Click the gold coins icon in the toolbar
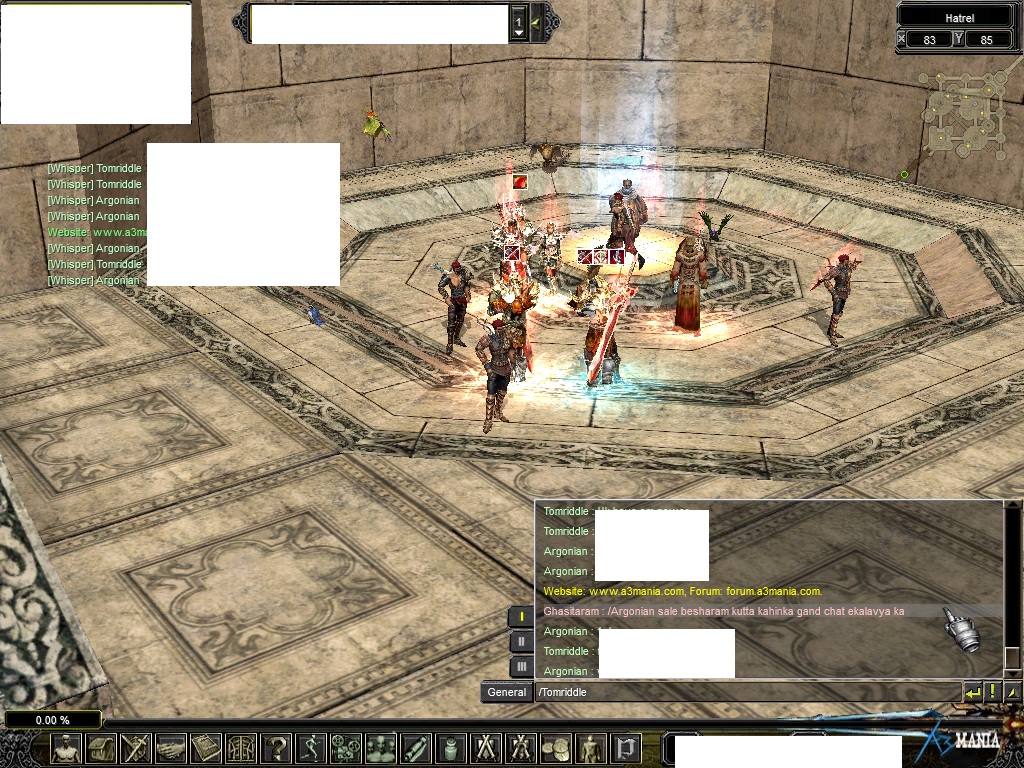This screenshot has width=1024, height=768. tap(556, 748)
